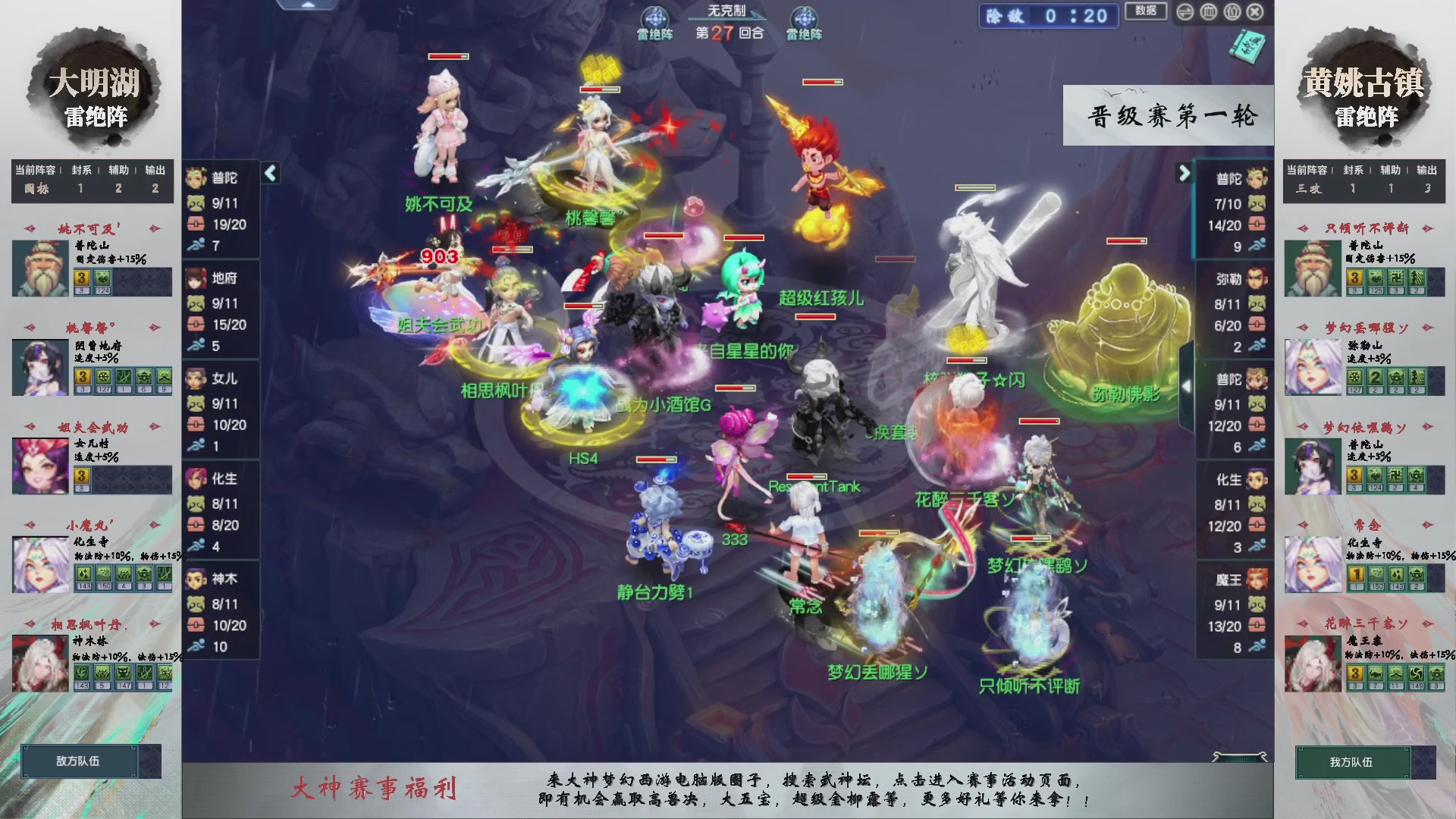Screen dimensions: 1456x819
Task: Click the 除敌 countdown timer showing 0:20
Action: pos(1049,15)
